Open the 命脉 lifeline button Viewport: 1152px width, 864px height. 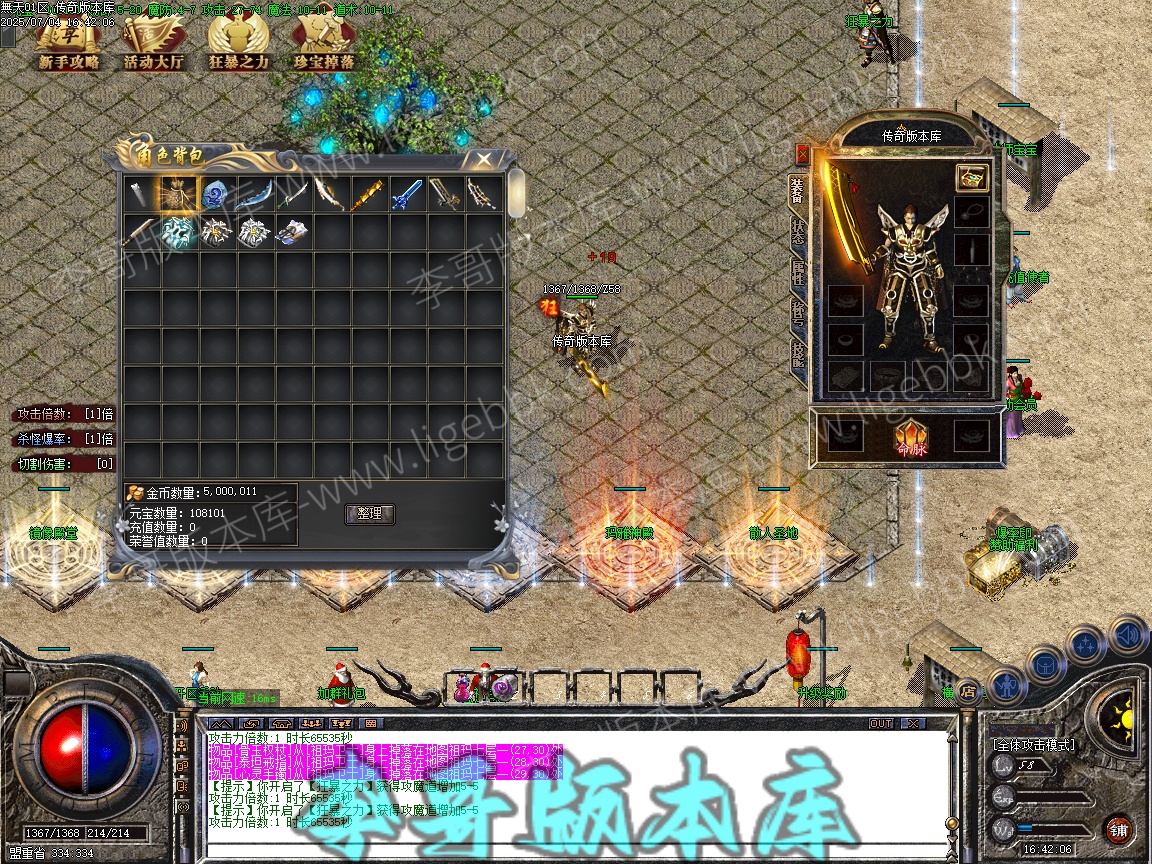[x=910, y=437]
